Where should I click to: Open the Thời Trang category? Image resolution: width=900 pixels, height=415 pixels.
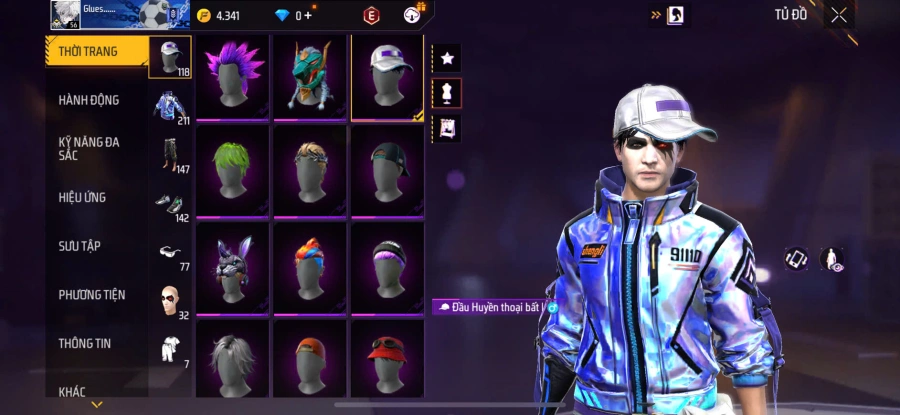click(x=88, y=51)
